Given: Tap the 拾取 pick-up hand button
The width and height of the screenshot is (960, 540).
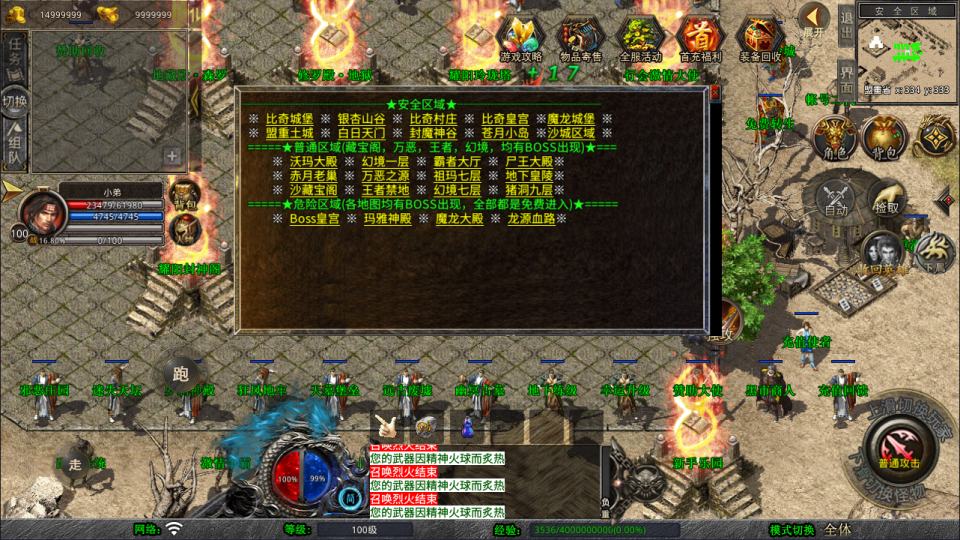Looking at the screenshot, I should coord(886,197).
